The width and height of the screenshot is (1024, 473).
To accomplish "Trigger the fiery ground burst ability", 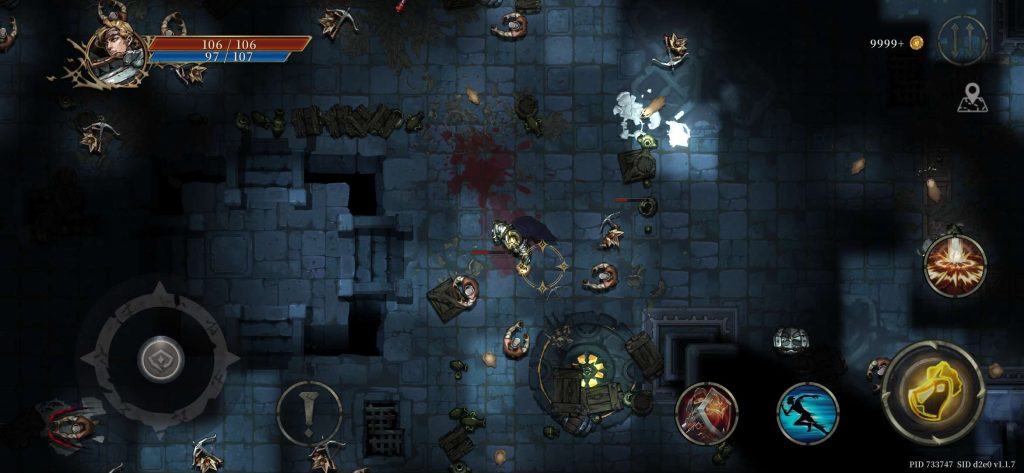I will (954, 265).
